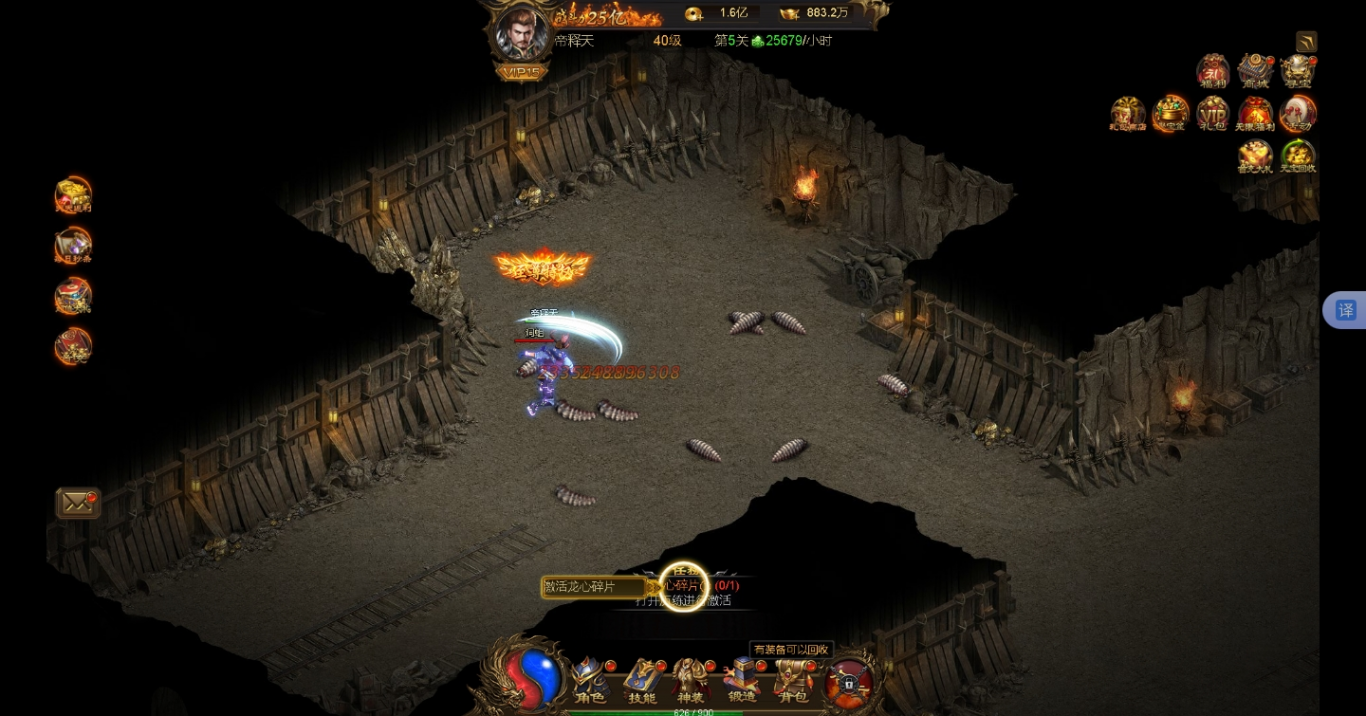Open the 无限福利 red pouch icon
The height and width of the screenshot is (716, 1366).
(1255, 114)
